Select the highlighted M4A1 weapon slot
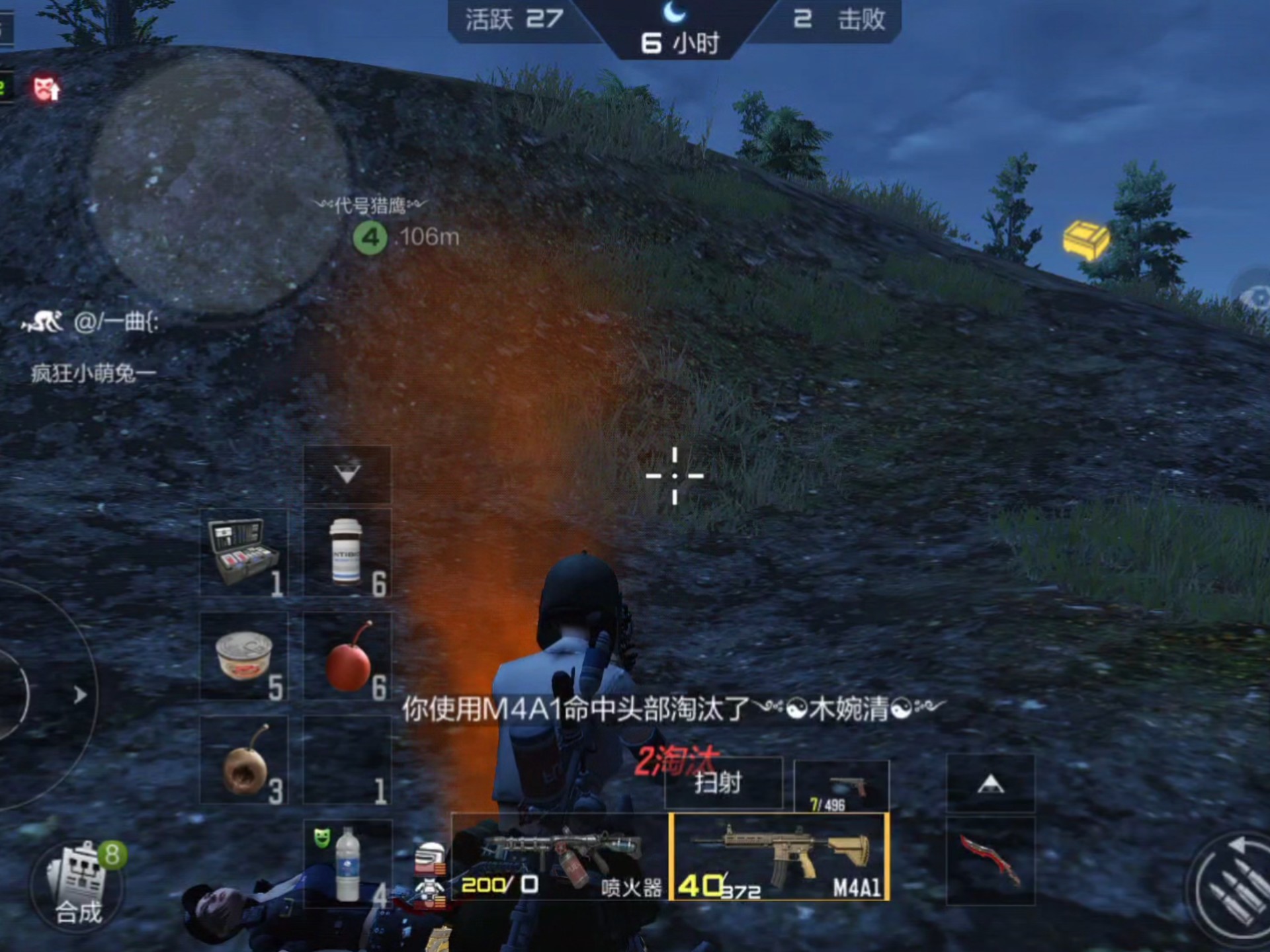The image size is (1270, 952). coord(781,856)
